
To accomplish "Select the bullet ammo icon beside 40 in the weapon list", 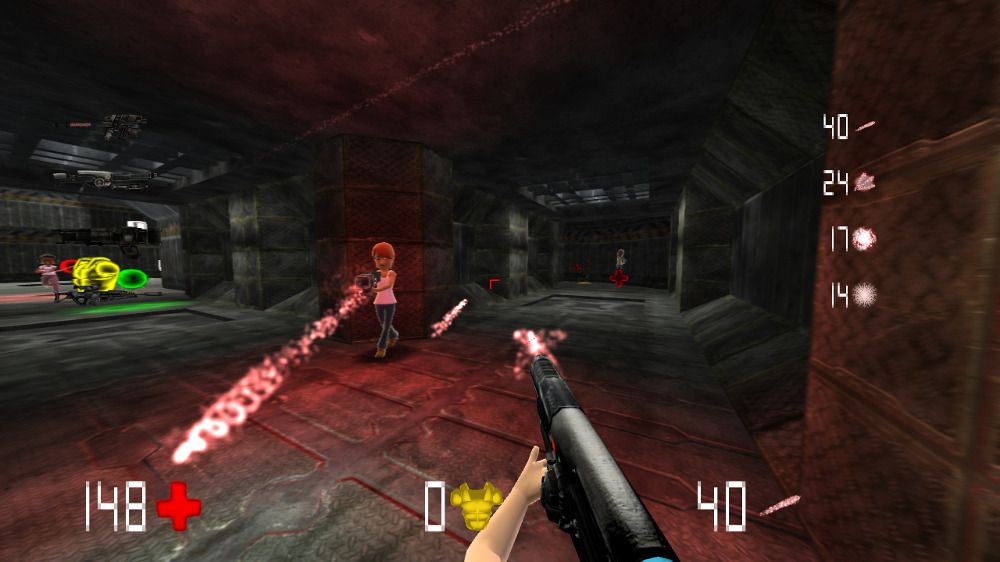I will click(x=866, y=126).
